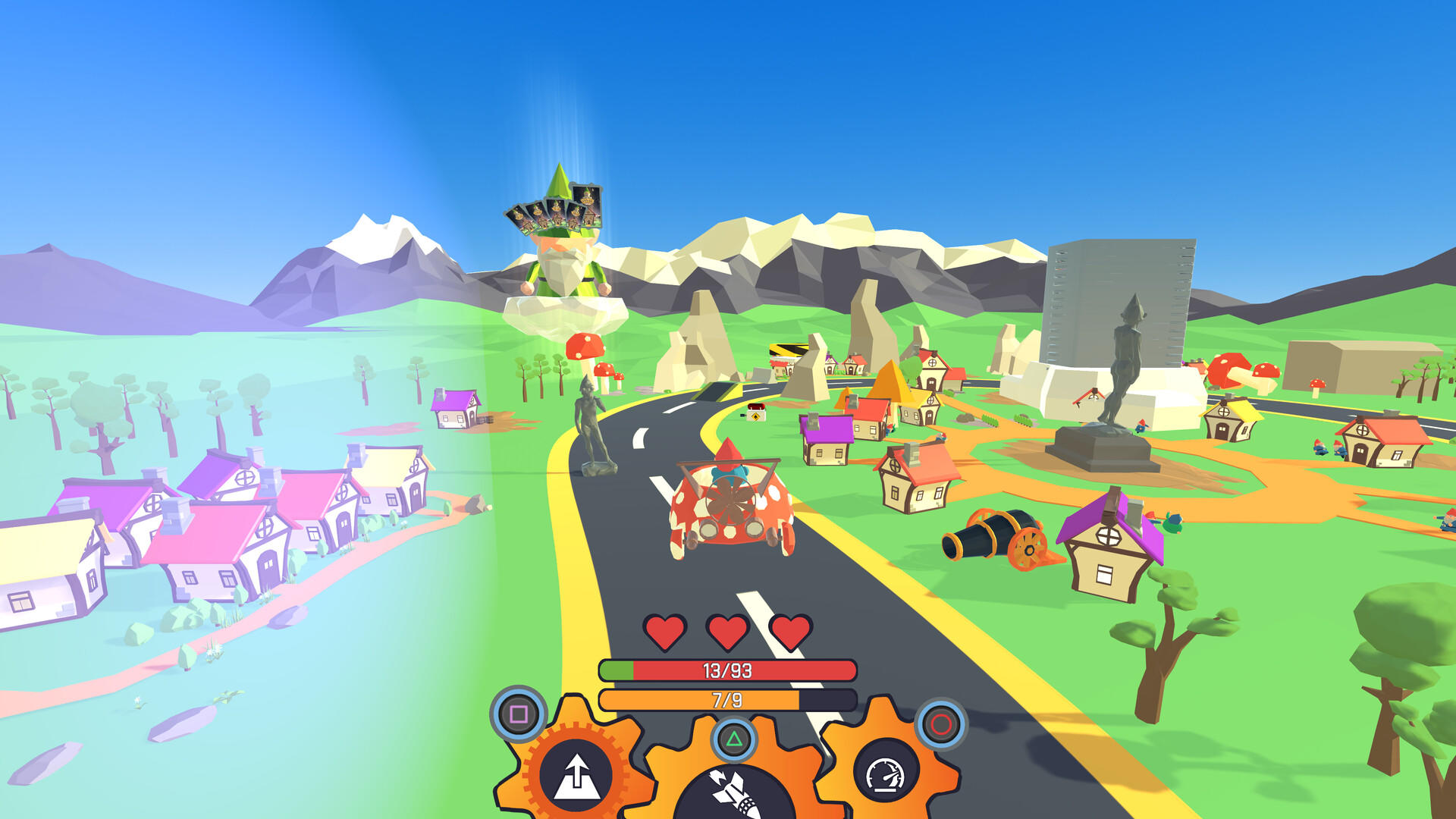Click the polka-dot mushroom car on the road
Viewport: 1456px width, 819px height.
[730, 504]
